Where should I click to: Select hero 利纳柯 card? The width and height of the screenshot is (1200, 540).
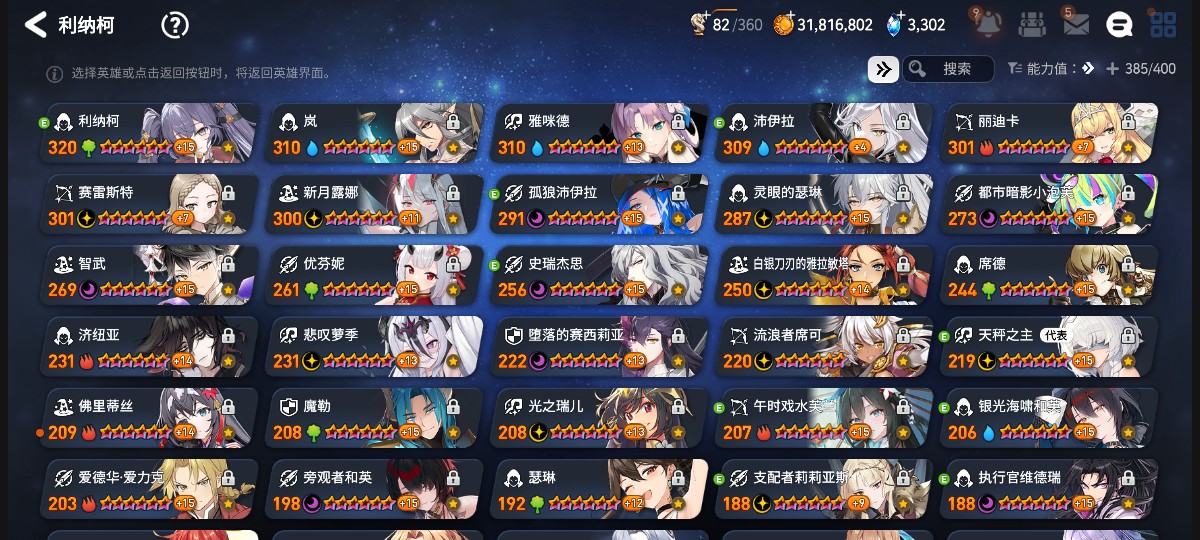coord(150,134)
